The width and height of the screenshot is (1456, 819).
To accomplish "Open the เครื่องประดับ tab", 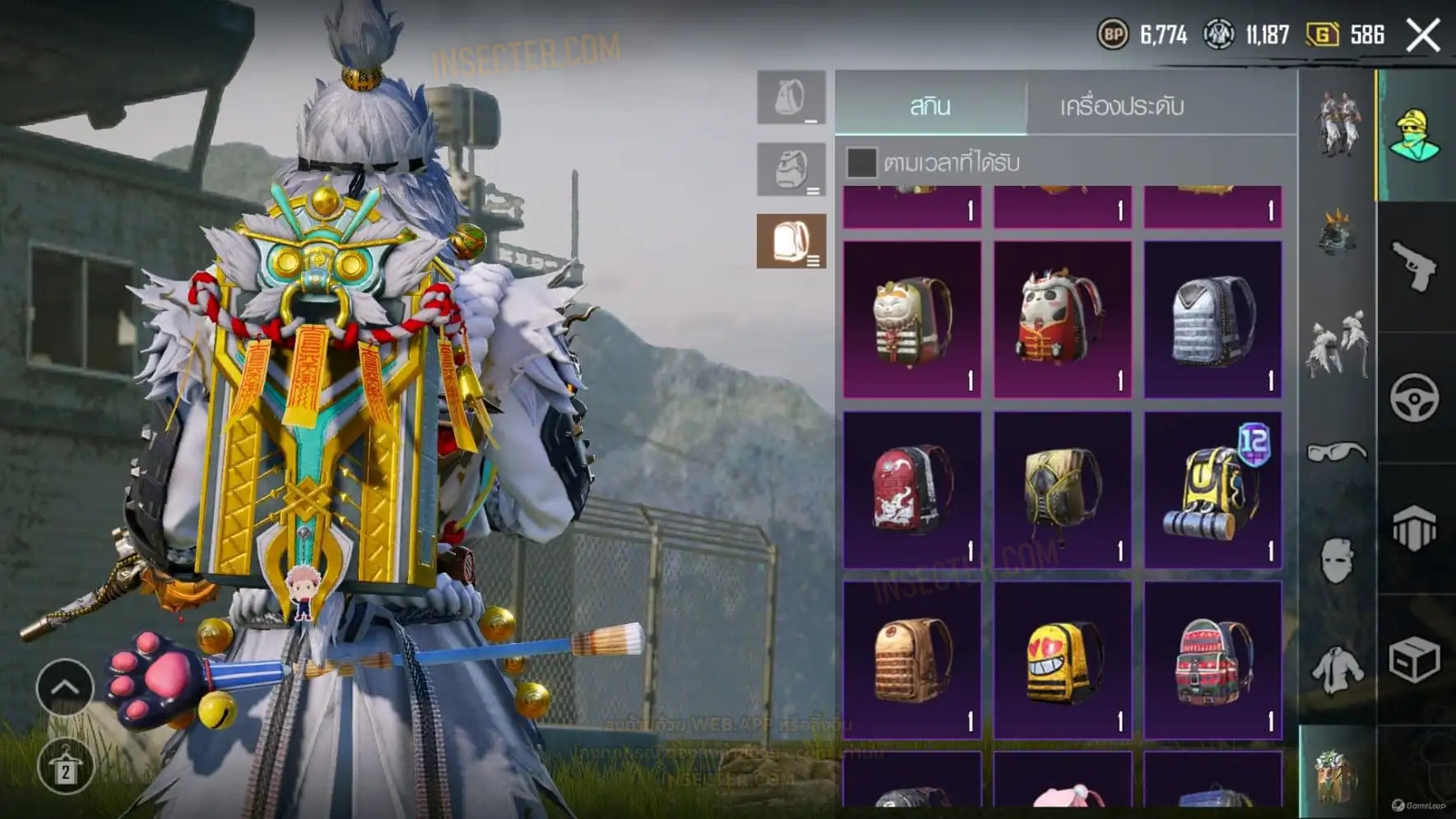I will tap(1121, 106).
